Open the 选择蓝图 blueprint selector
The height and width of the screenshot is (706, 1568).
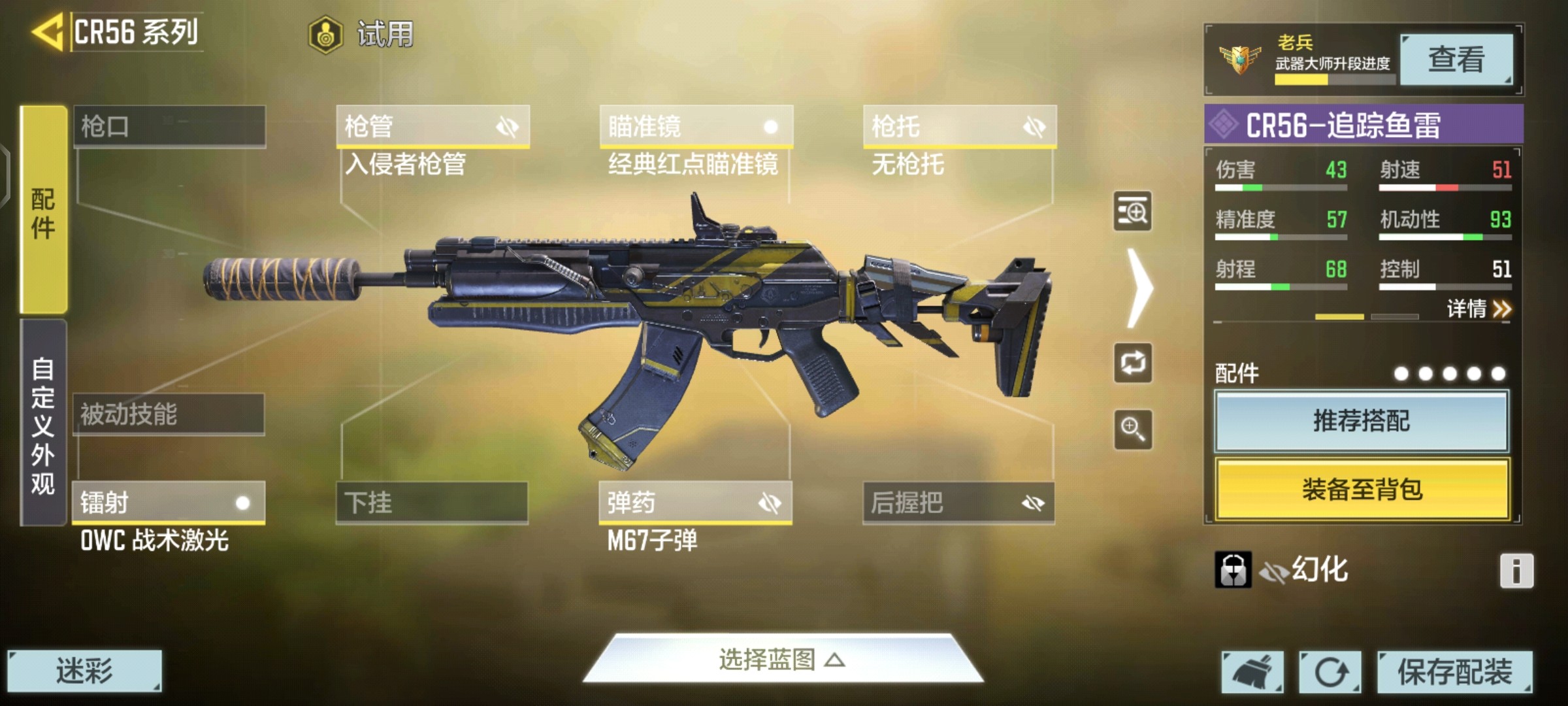coord(782,660)
